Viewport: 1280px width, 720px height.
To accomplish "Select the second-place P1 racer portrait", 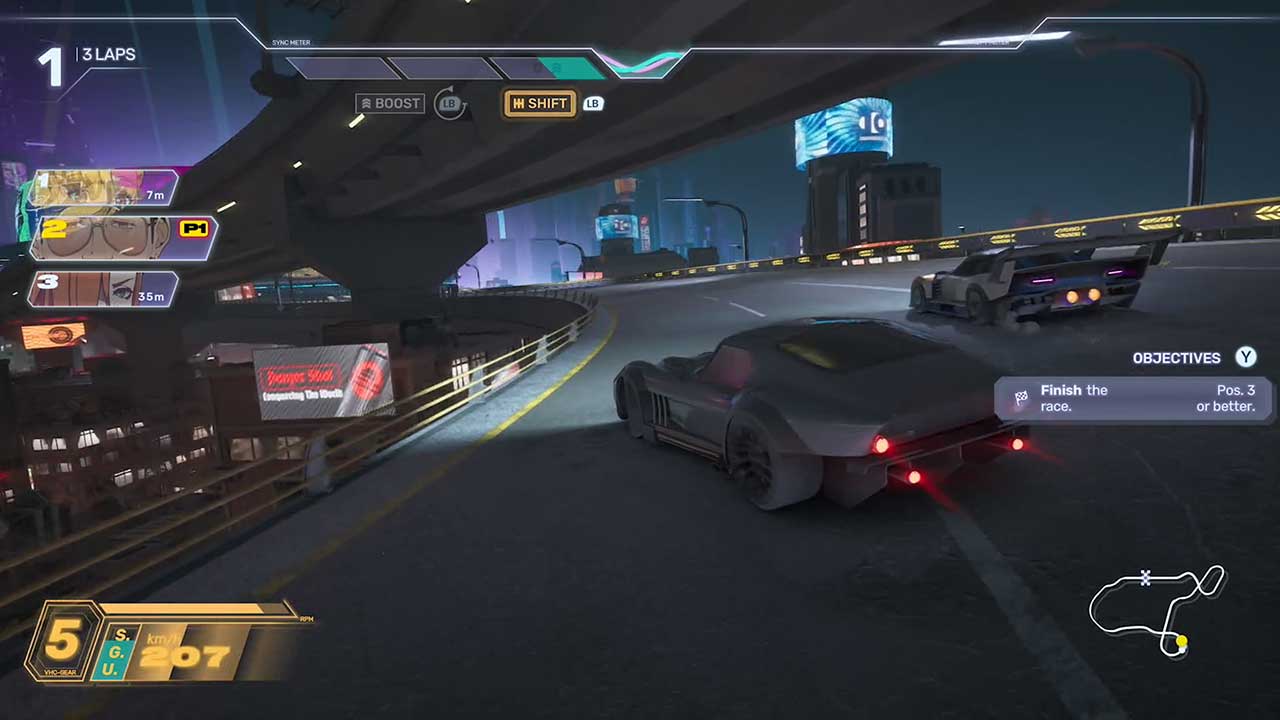I will tap(122, 238).
